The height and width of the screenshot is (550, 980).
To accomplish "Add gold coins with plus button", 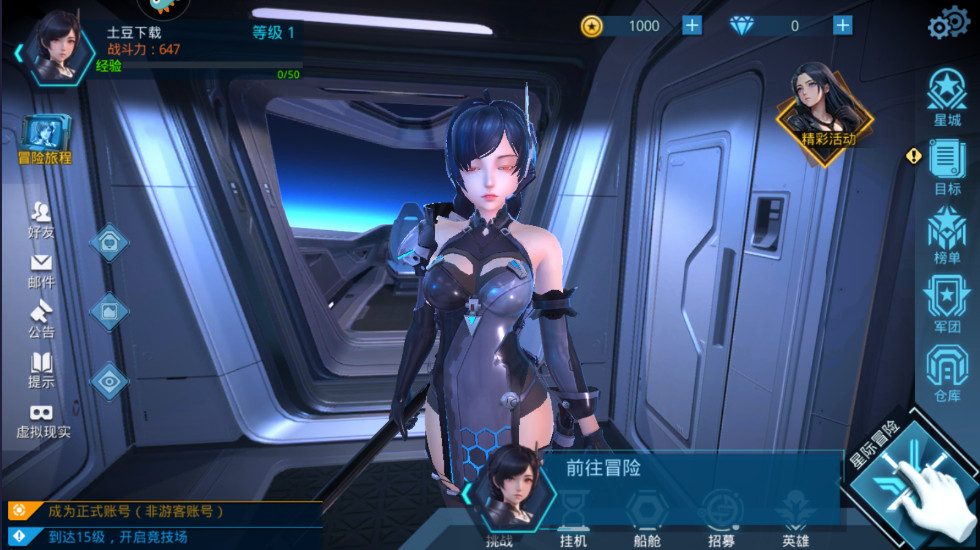I will (x=692, y=25).
